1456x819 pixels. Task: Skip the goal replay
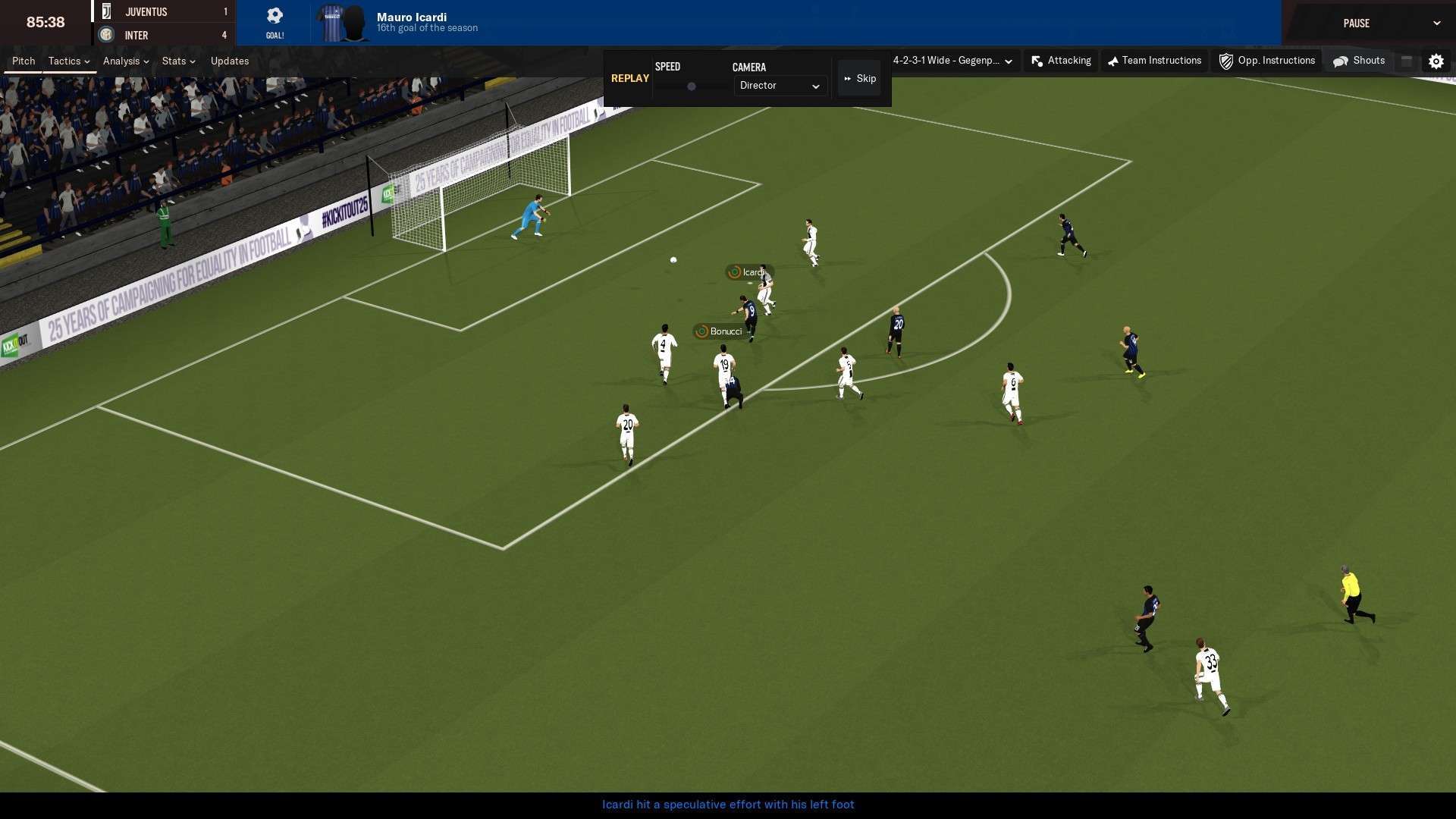pos(860,79)
